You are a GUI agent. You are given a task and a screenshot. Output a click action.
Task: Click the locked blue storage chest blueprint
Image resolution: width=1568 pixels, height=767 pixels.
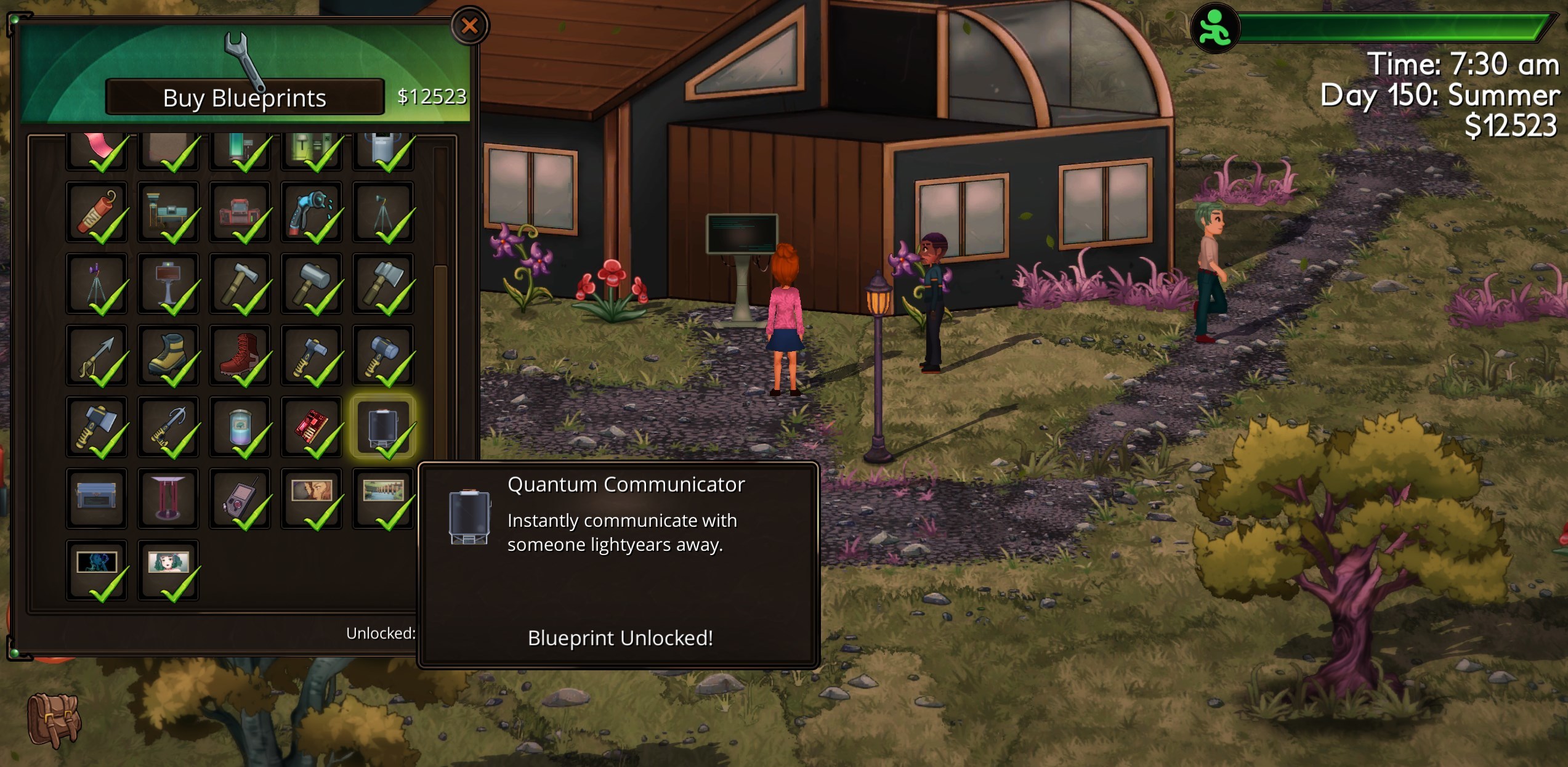point(97,498)
